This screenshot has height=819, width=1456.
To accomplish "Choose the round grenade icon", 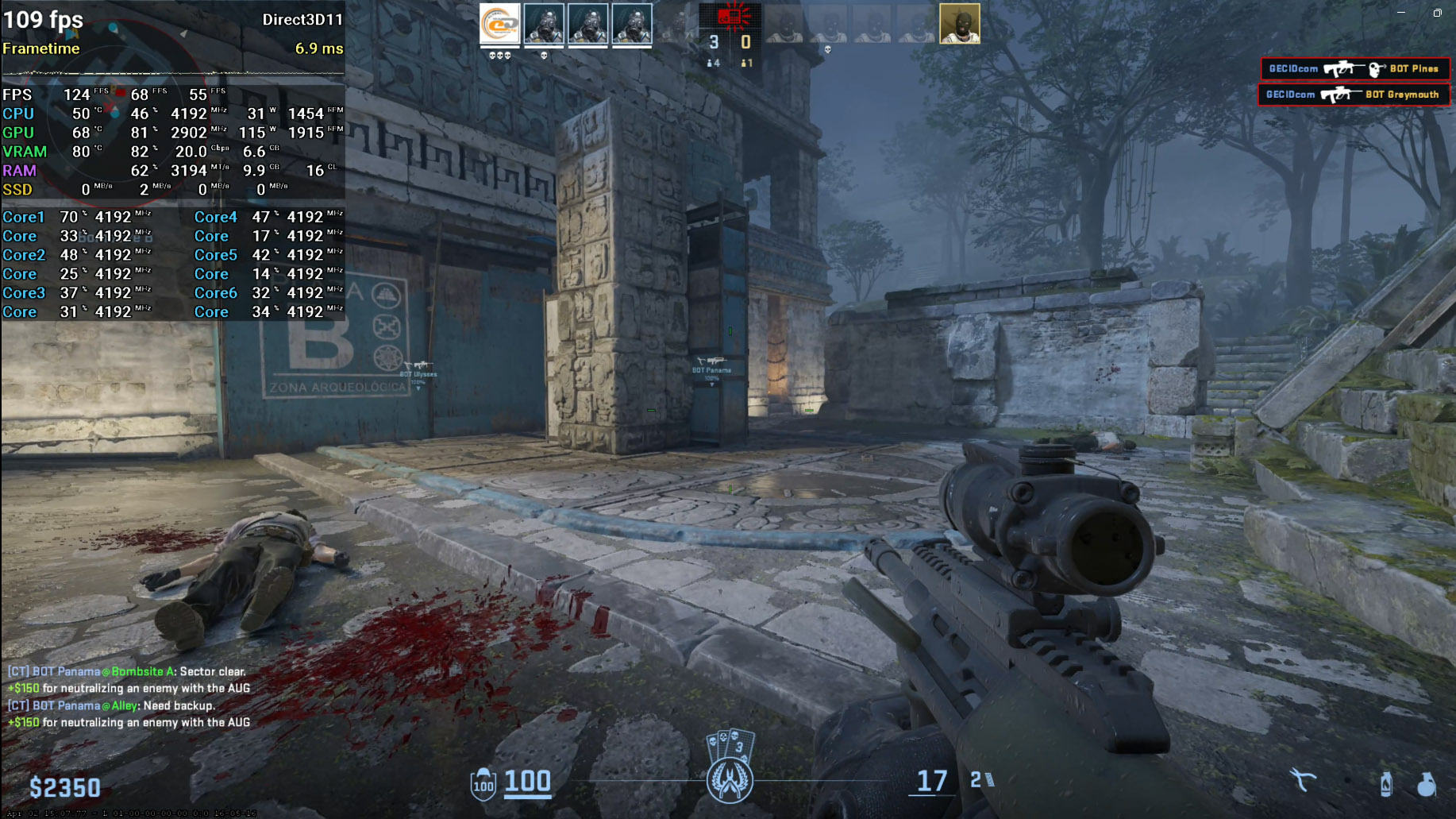I will 1427,784.
